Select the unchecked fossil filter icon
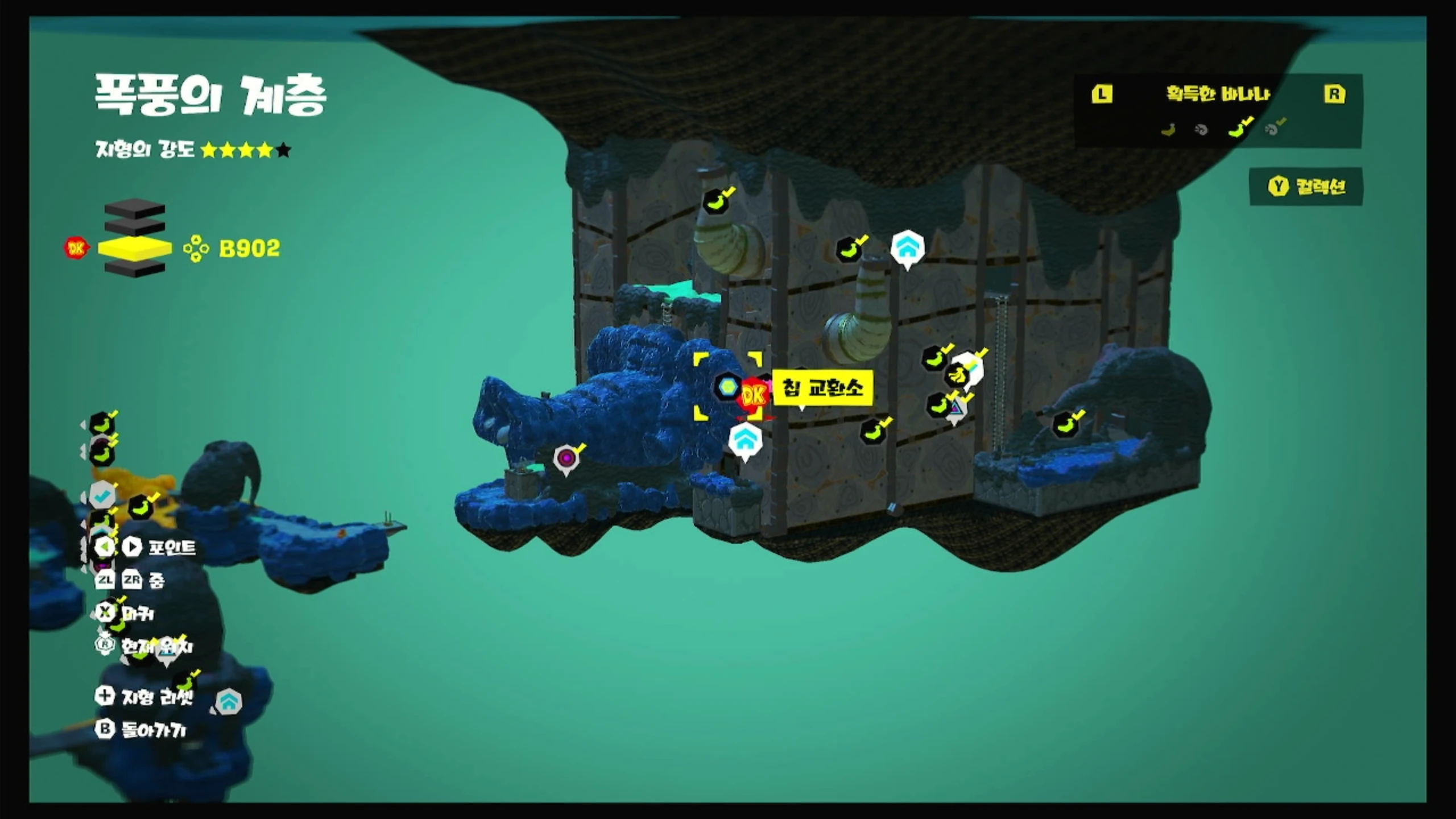1456x819 pixels. [x=1202, y=130]
